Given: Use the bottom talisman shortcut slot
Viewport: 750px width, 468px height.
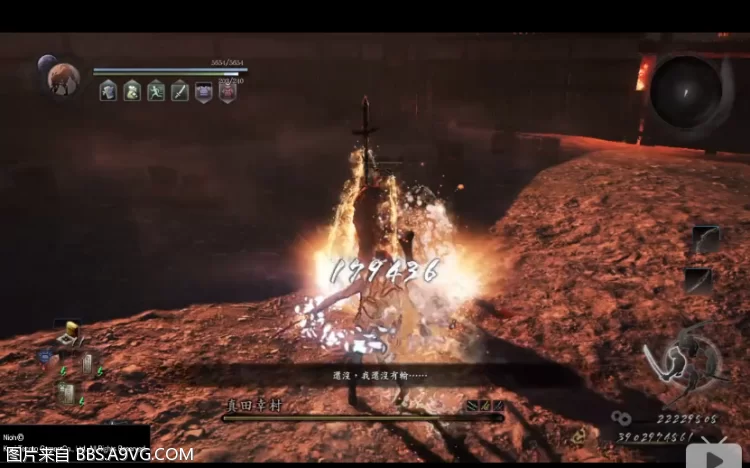Looking at the screenshot, I should (67, 392).
